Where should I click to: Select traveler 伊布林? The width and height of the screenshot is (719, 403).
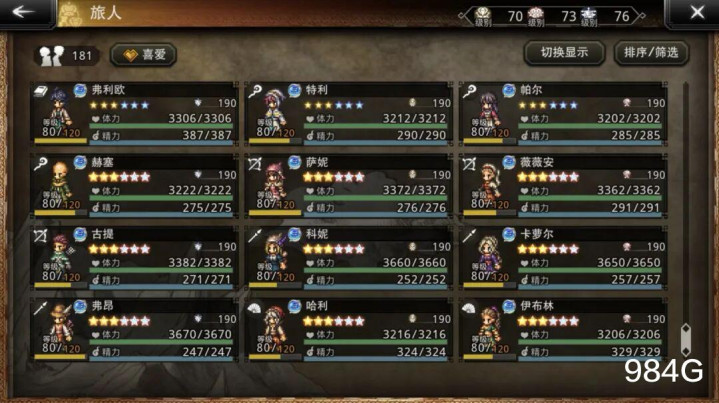564,329
